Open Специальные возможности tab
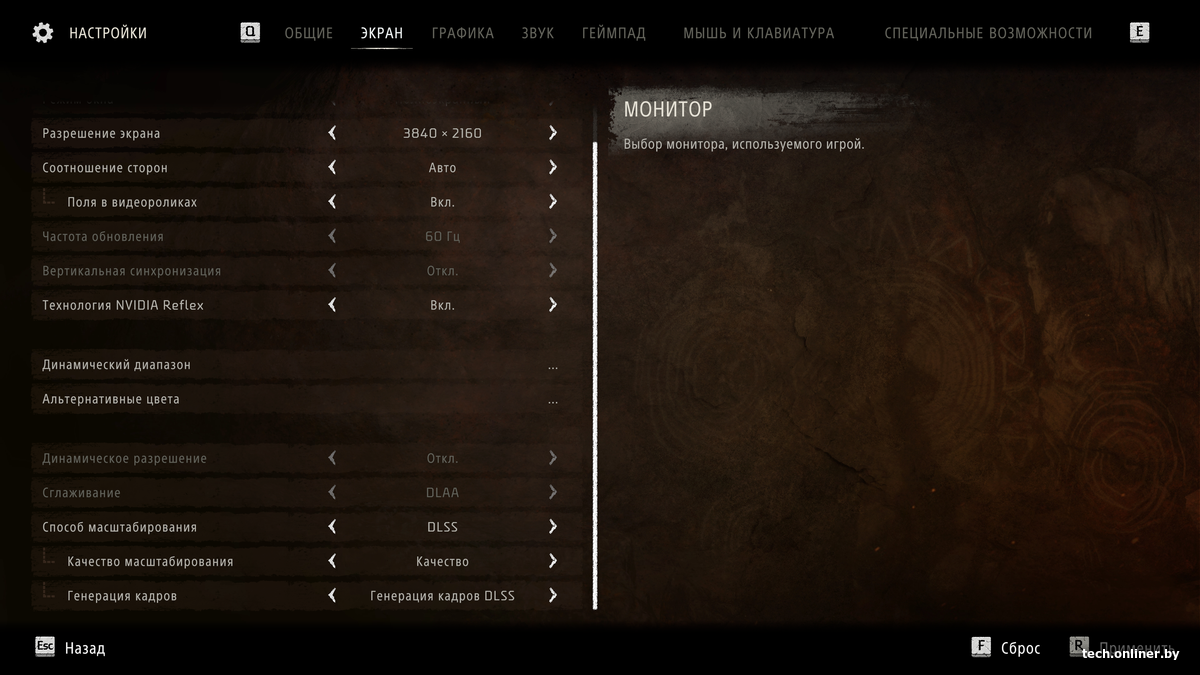This screenshot has width=1200, height=675. pos(988,33)
